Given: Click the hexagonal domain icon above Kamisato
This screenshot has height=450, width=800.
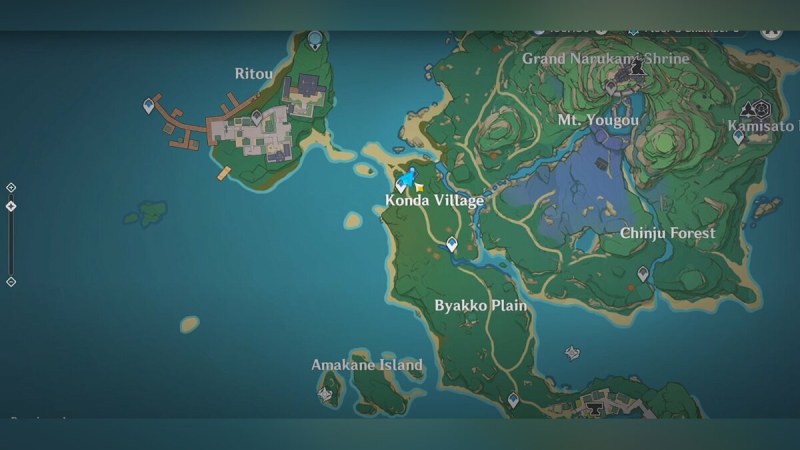Looking at the screenshot, I should [x=762, y=109].
